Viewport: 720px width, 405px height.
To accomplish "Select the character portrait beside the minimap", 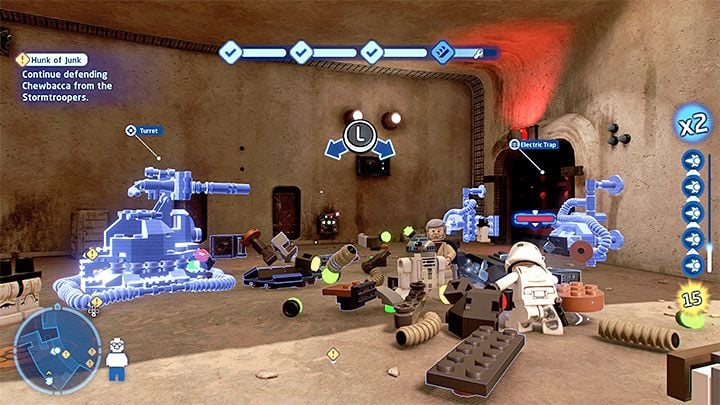I will [x=117, y=356].
